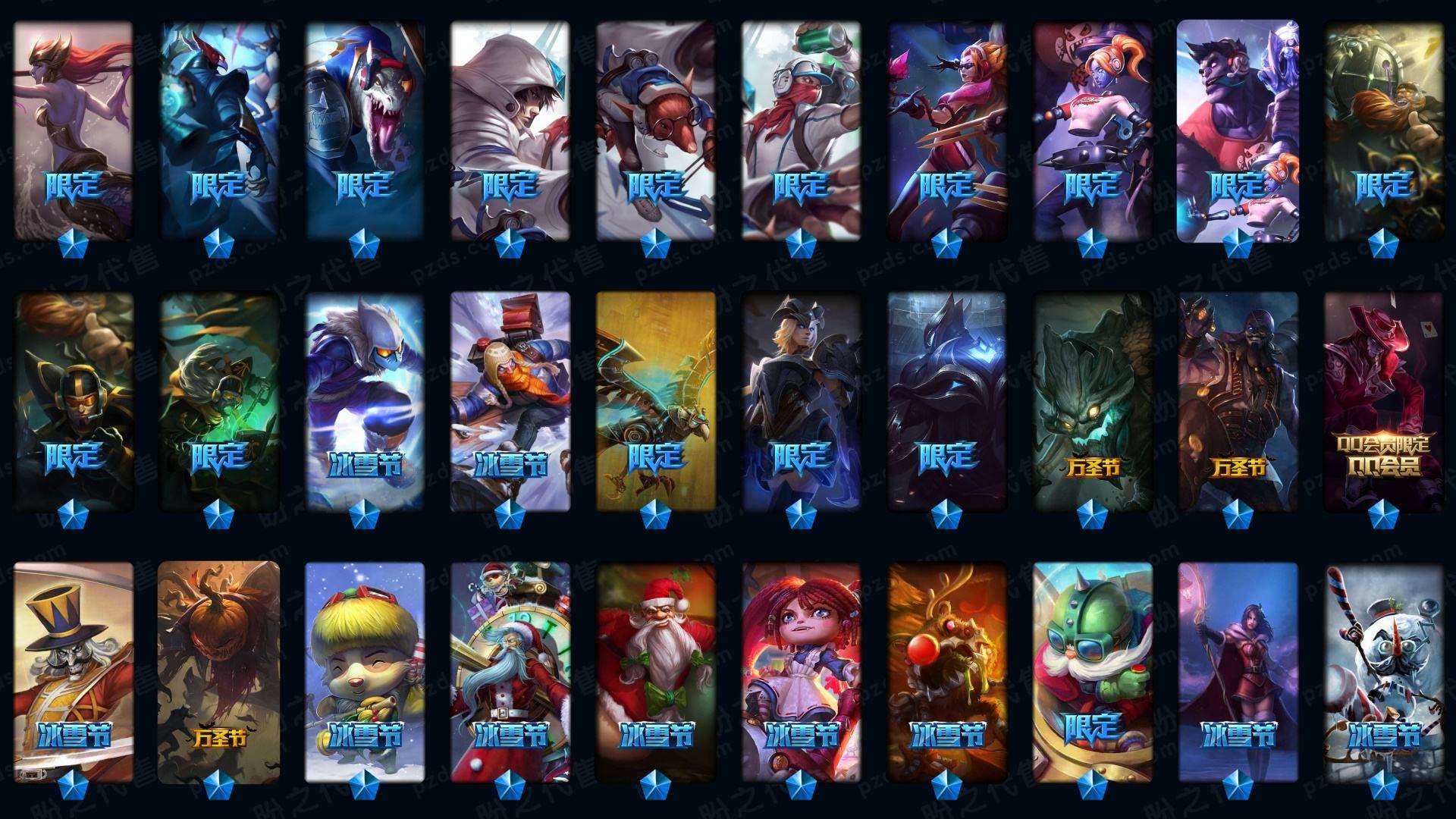The width and height of the screenshot is (1456, 819).
Task: Pick the Teemo elf hat skin card
Action: click(364, 672)
